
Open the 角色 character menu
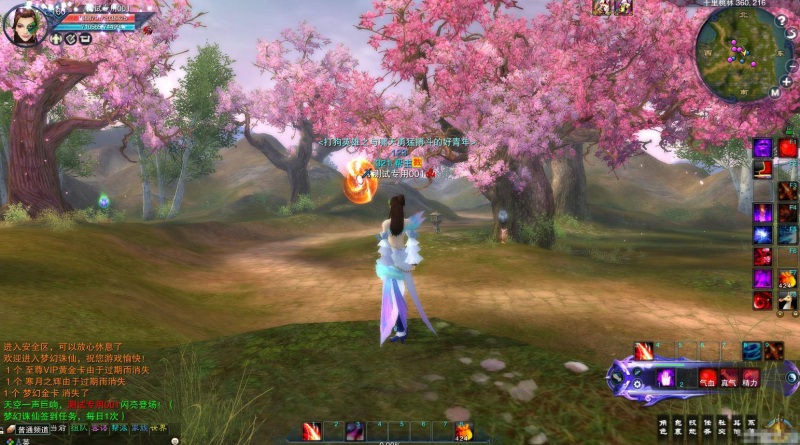[x=664, y=426]
